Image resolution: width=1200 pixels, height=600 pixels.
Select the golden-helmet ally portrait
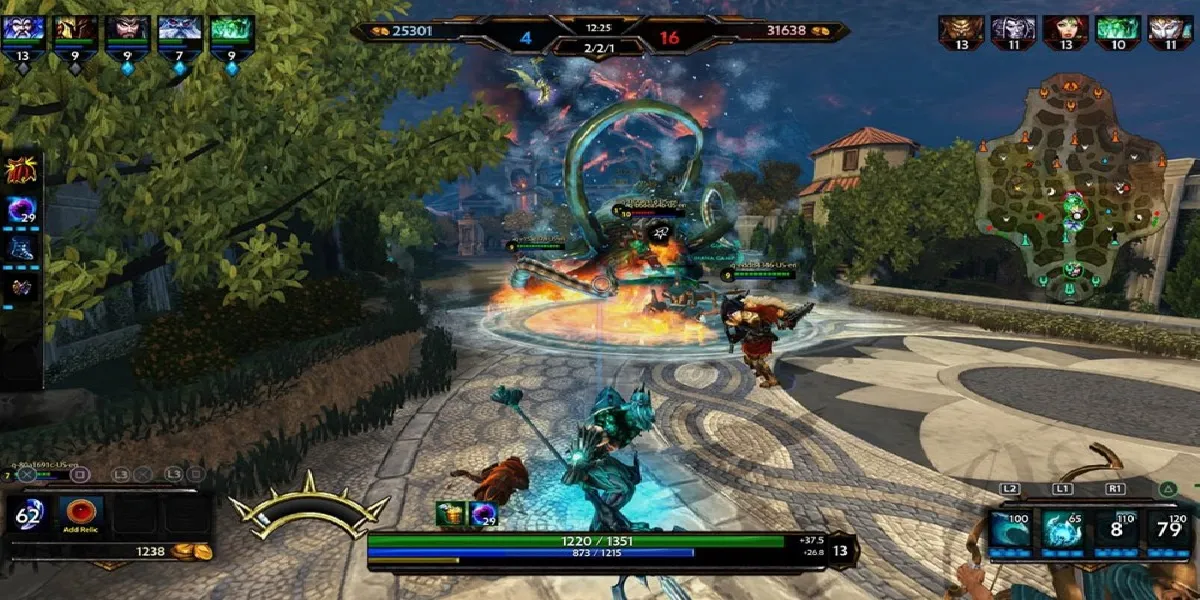[75, 29]
